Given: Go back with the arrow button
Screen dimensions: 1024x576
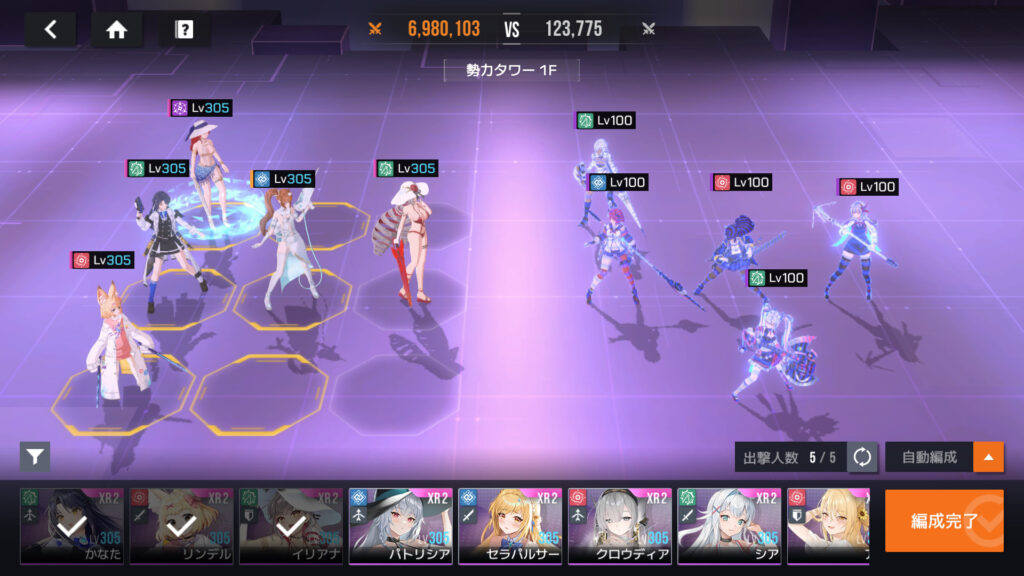Looking at the screenshot, I should click(x=51, y=29).
